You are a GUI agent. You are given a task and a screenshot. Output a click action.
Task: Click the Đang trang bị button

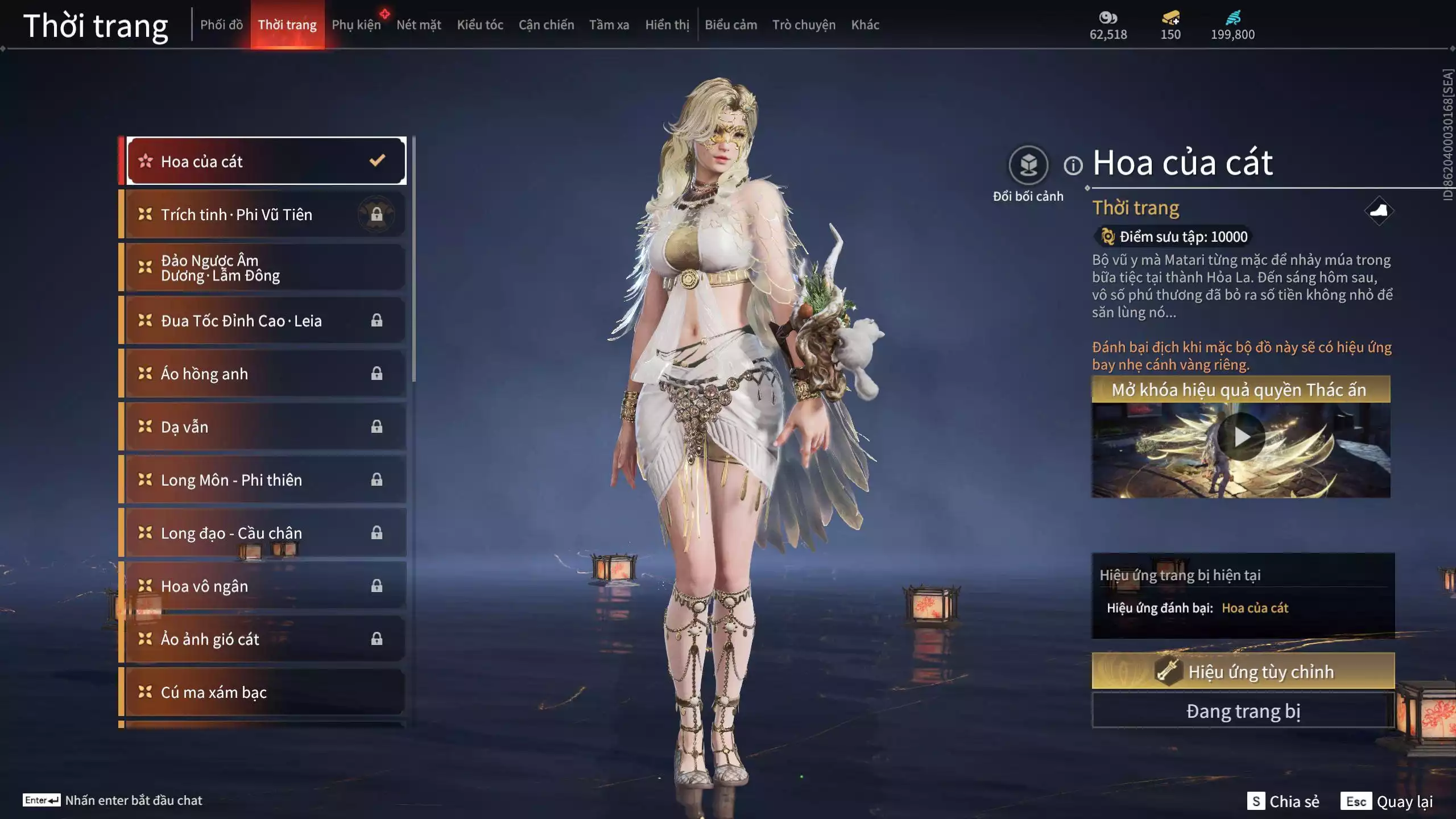(1243, 711)
